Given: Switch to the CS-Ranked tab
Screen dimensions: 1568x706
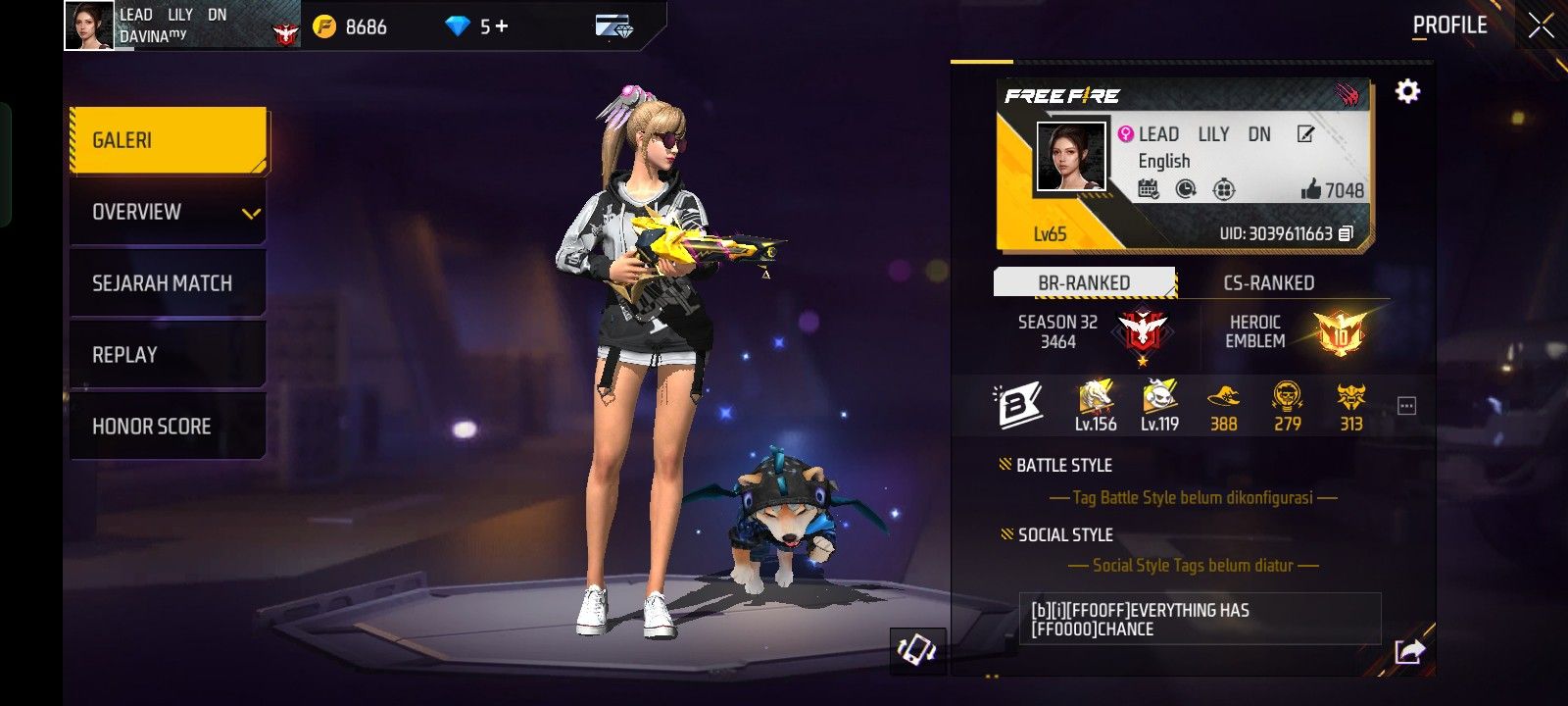Looking at the screenshot, I should [x=1268, y=282].
